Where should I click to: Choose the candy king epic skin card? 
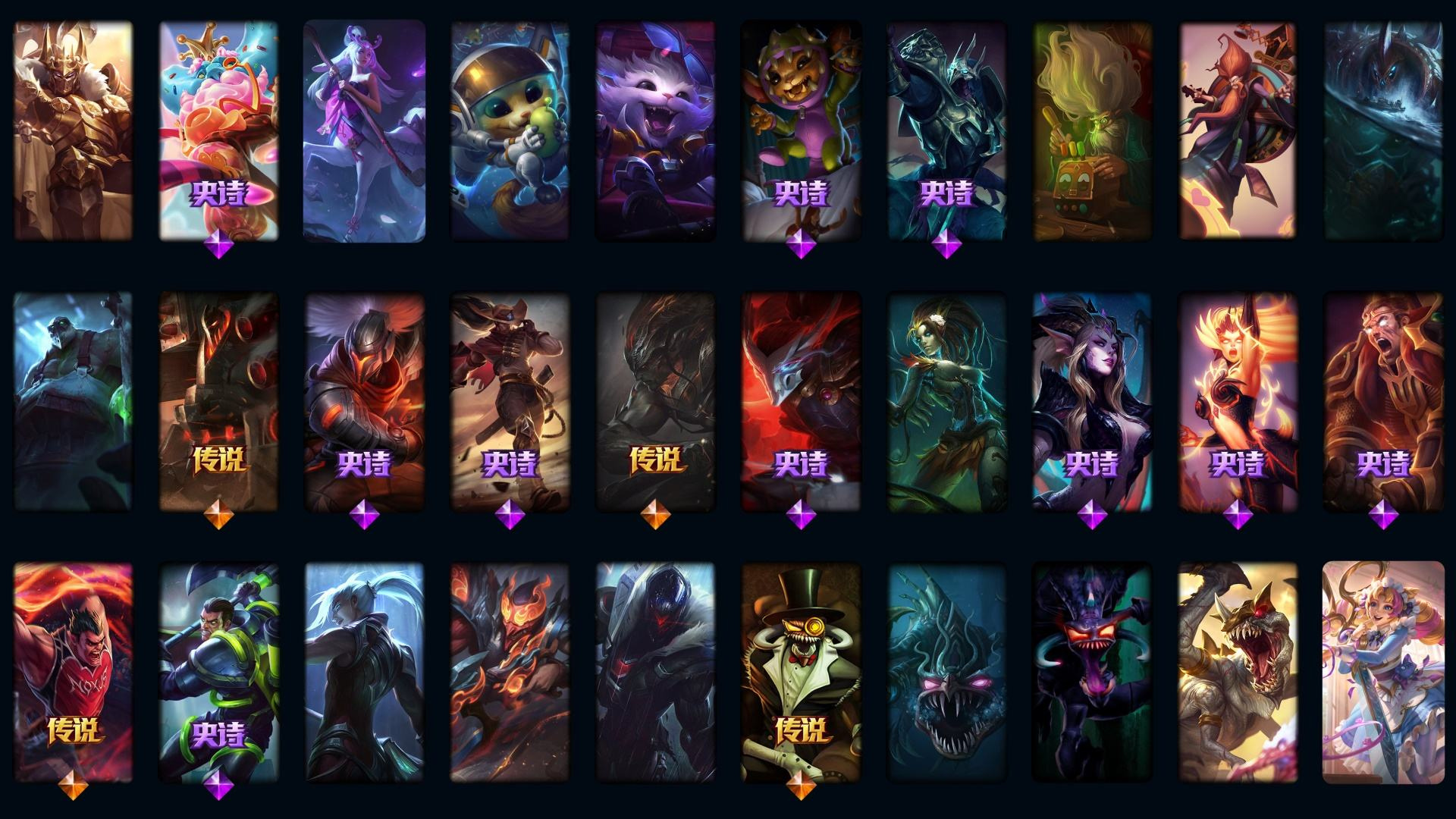point(218,130)
